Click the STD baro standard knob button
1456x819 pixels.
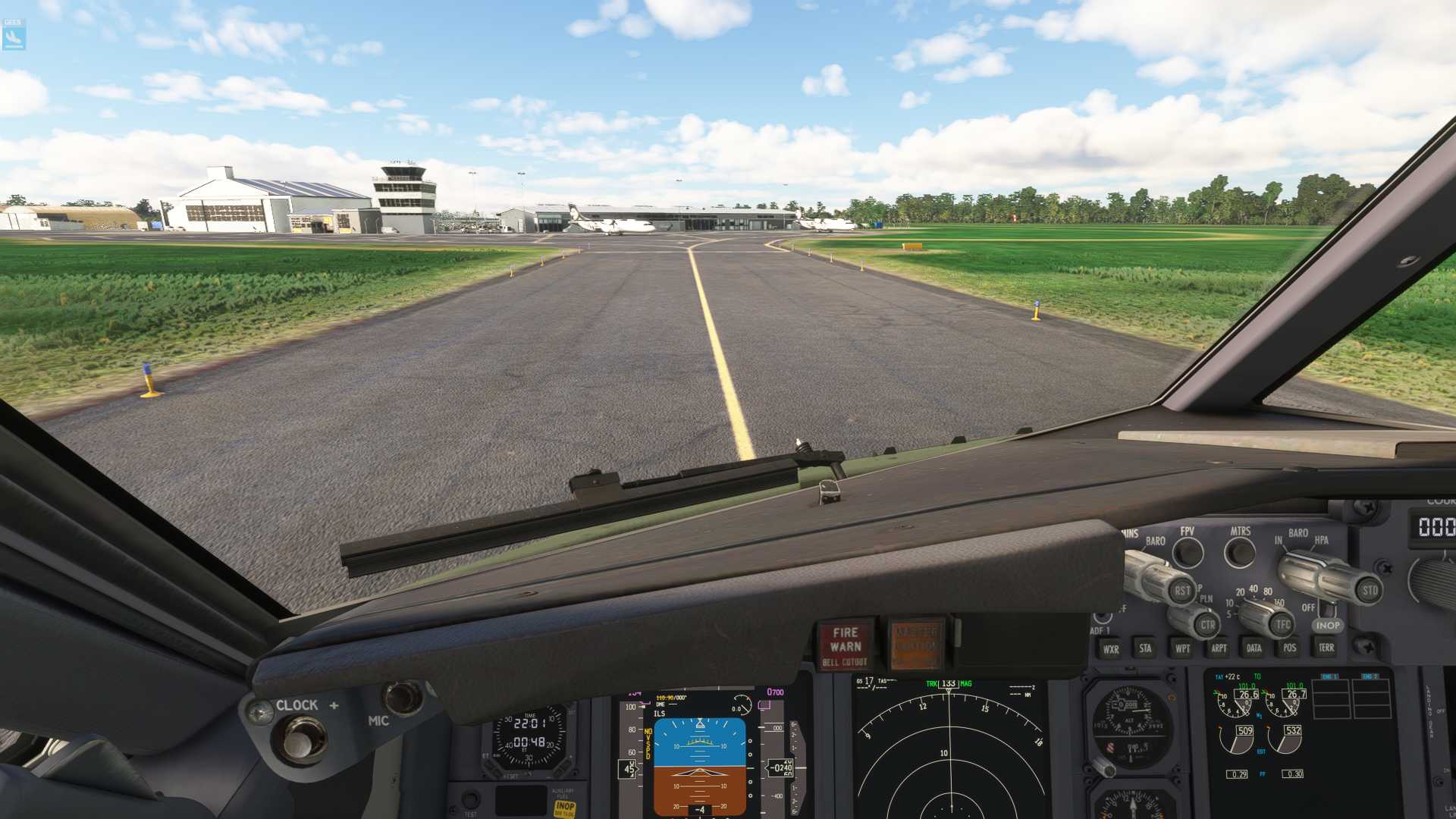pos(1369,590)
